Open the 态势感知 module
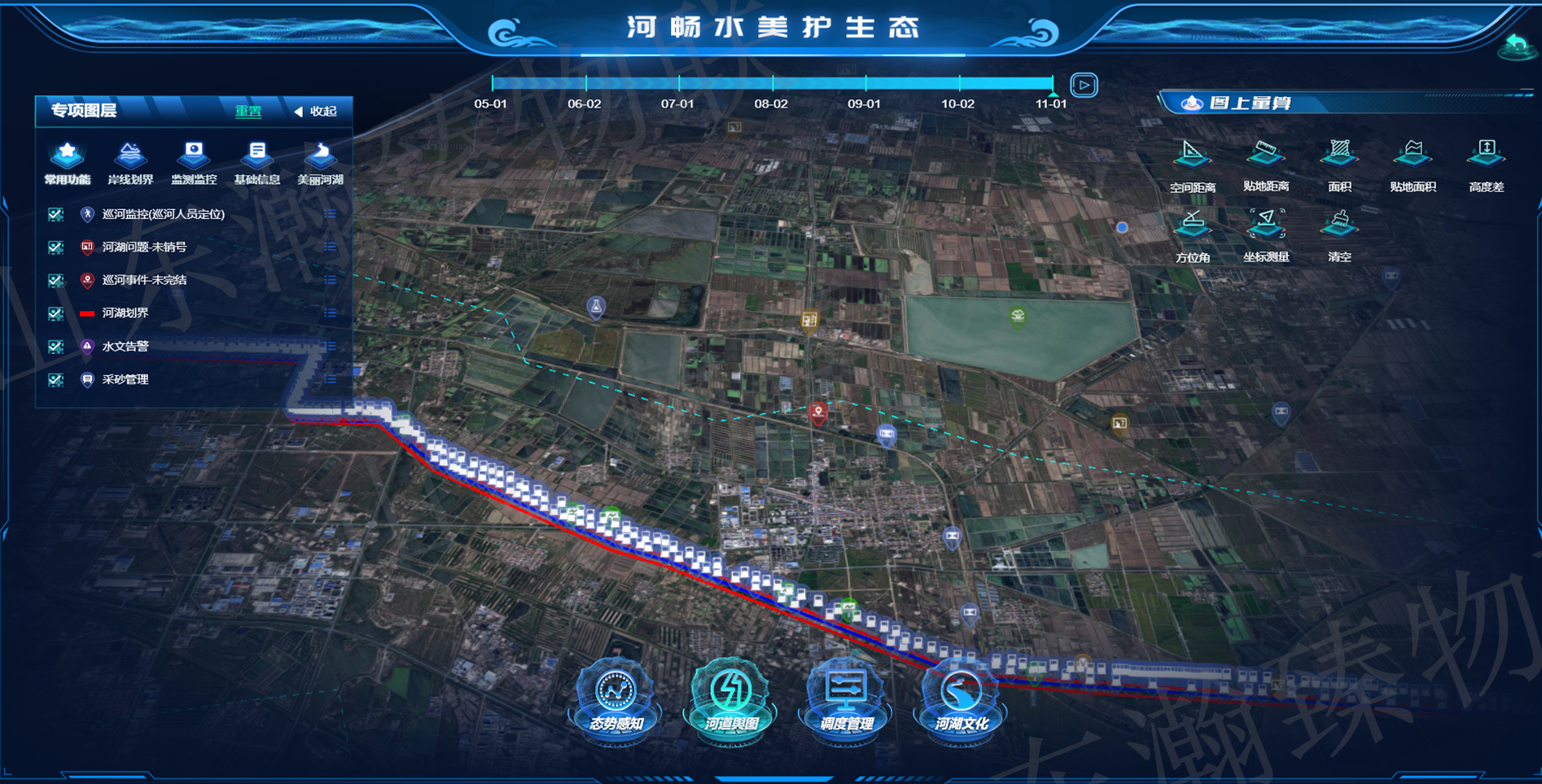This screenshot has width=1542, height=784. click(615, 702)
